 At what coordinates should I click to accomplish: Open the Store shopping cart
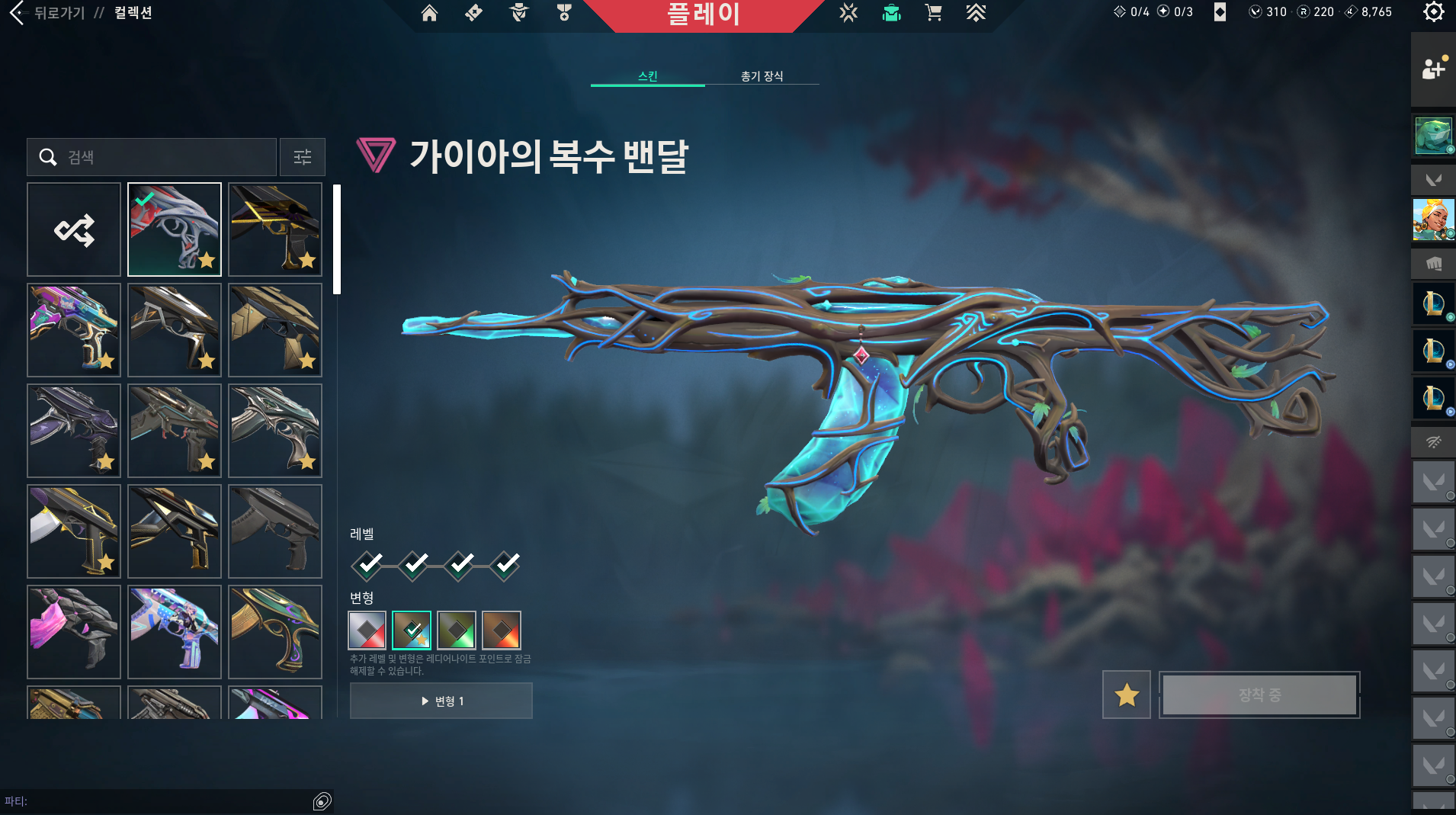(x=934, y=13)
